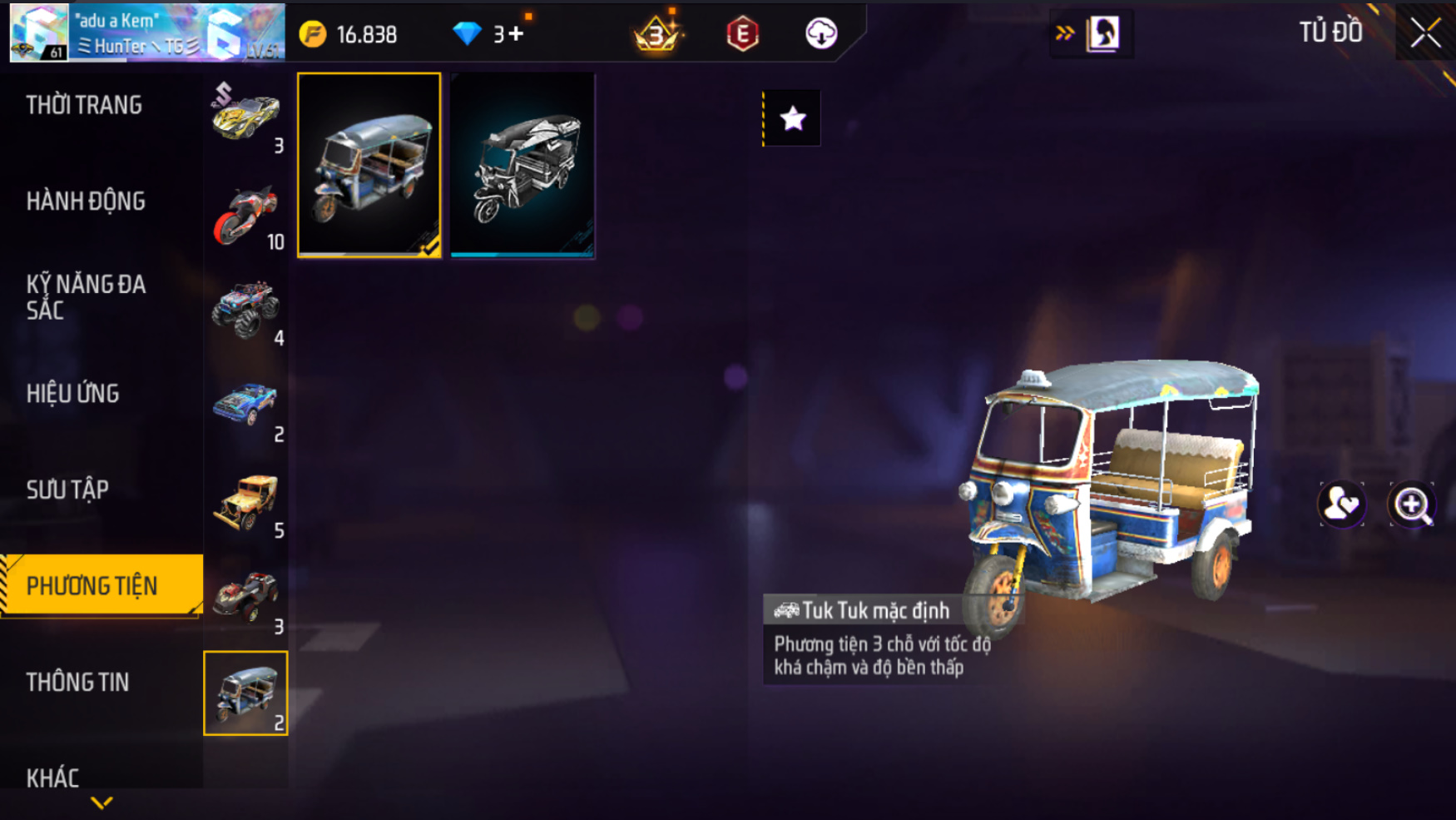Open the Thời Trang category
The width and height of the screenshot is (1456, 820).
(84, 106)
